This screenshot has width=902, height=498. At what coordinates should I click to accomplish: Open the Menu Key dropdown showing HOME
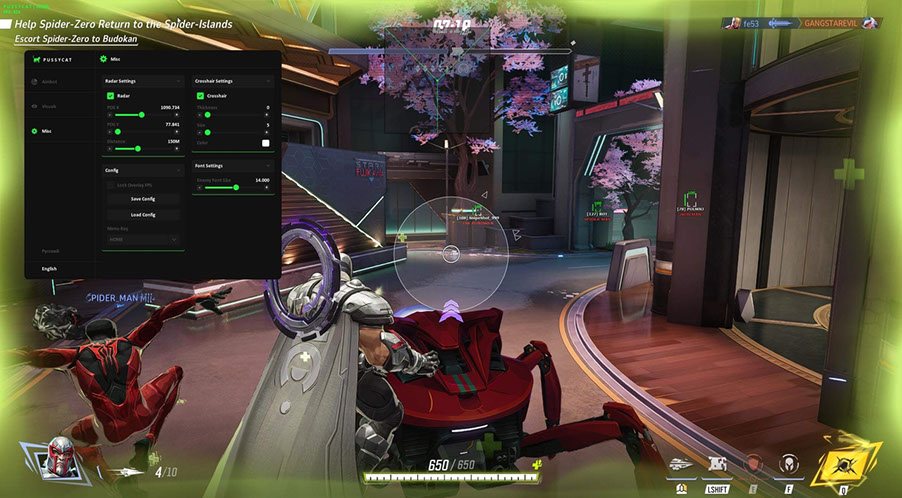(x=142, y=240)
